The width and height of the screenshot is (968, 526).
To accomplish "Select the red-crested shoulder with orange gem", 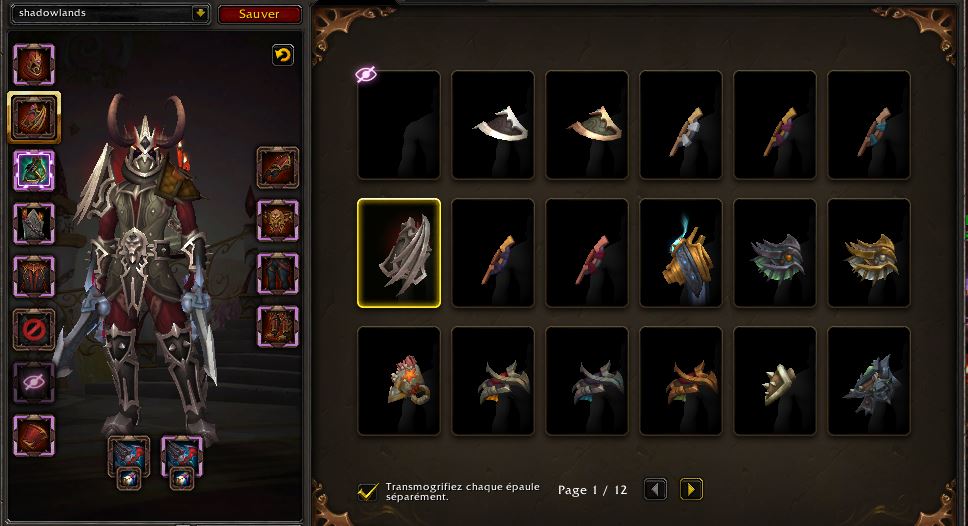I will [x=399, y=381].
